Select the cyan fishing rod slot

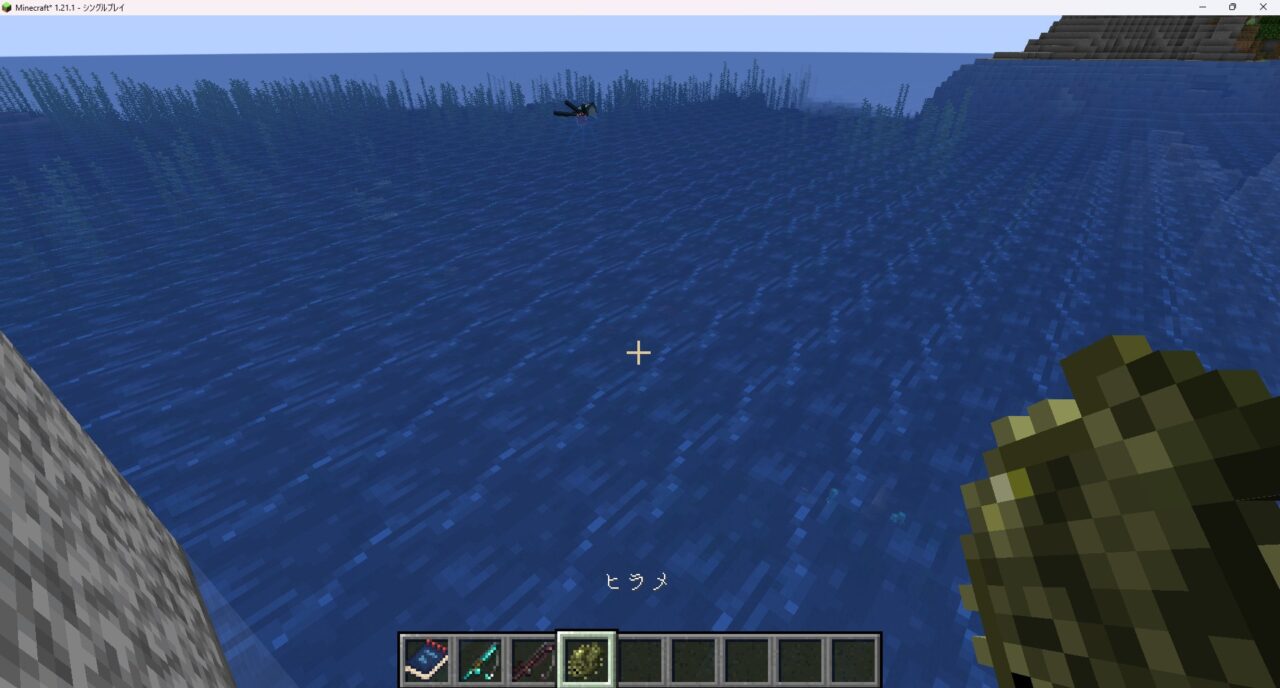coord(479,660)
